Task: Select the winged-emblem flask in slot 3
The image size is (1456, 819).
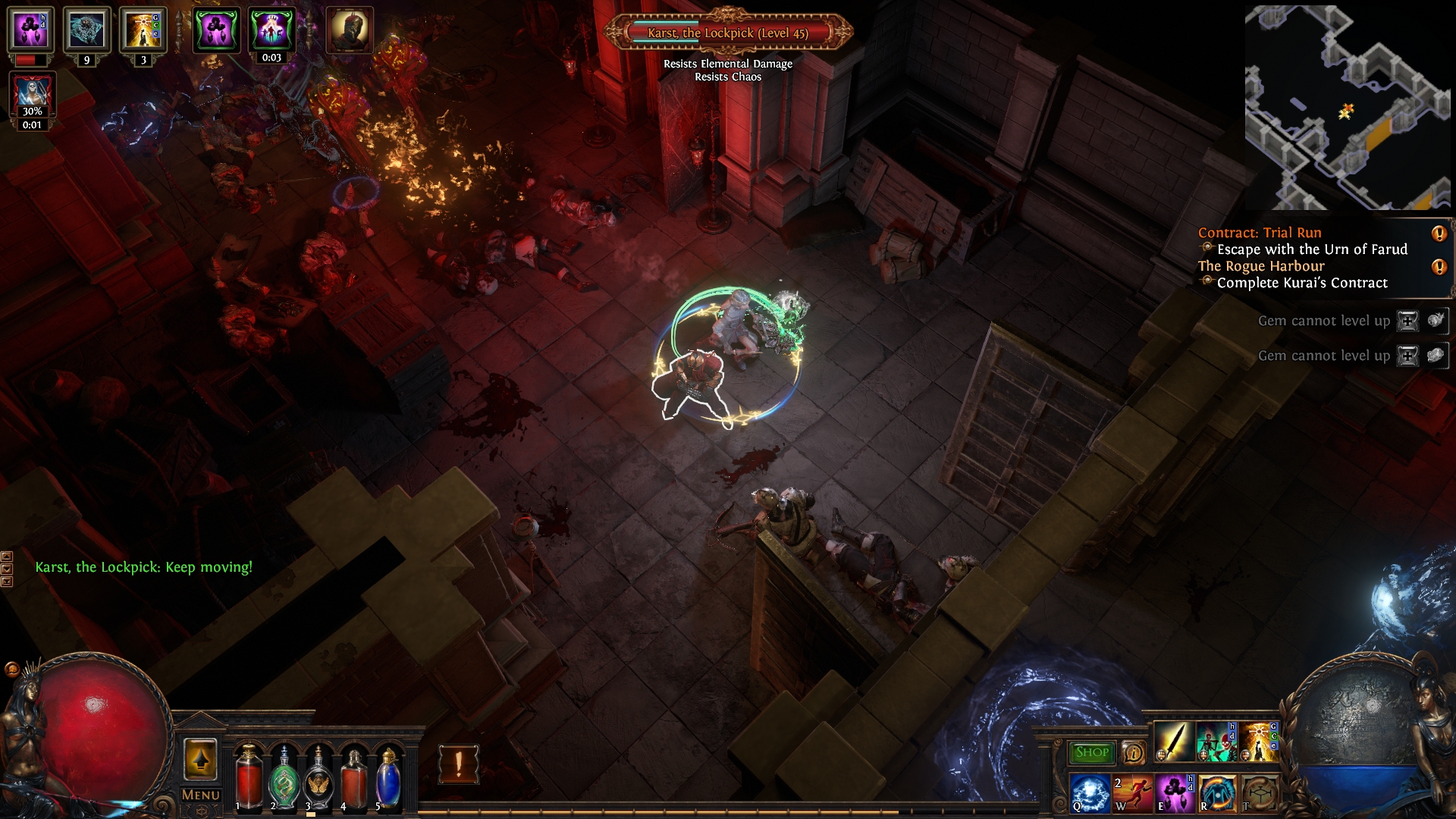Action: (x=318, y=778)
